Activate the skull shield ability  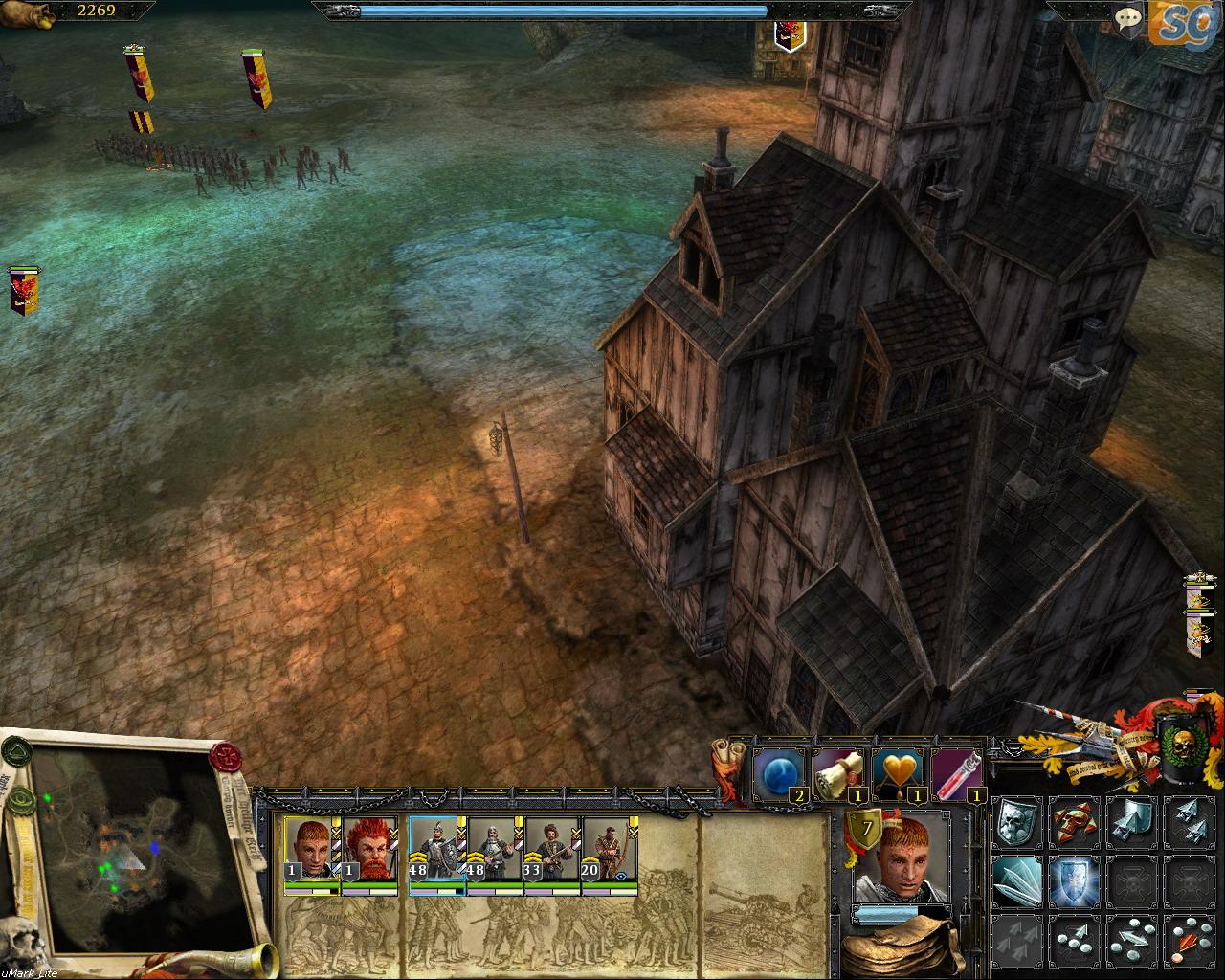[1015, 822]
